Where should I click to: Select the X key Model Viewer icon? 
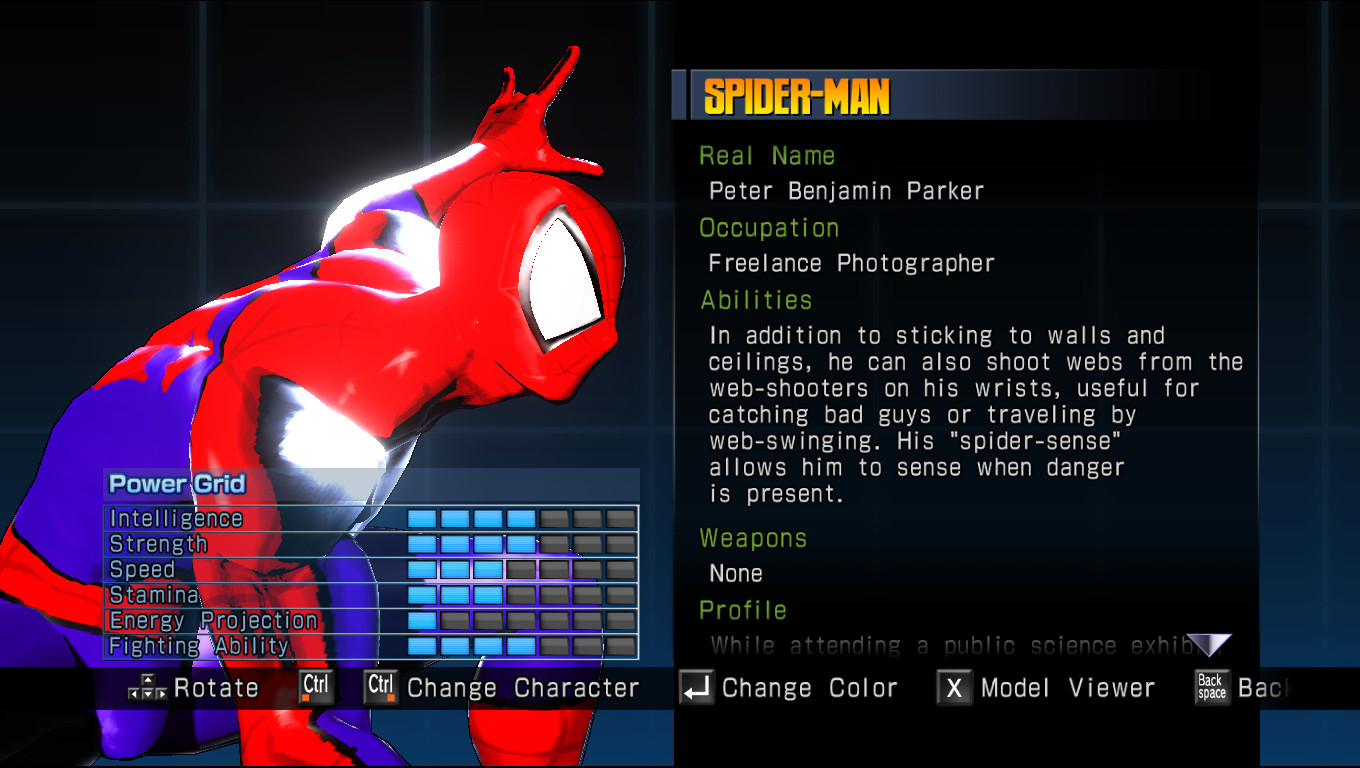coord(954,687)
